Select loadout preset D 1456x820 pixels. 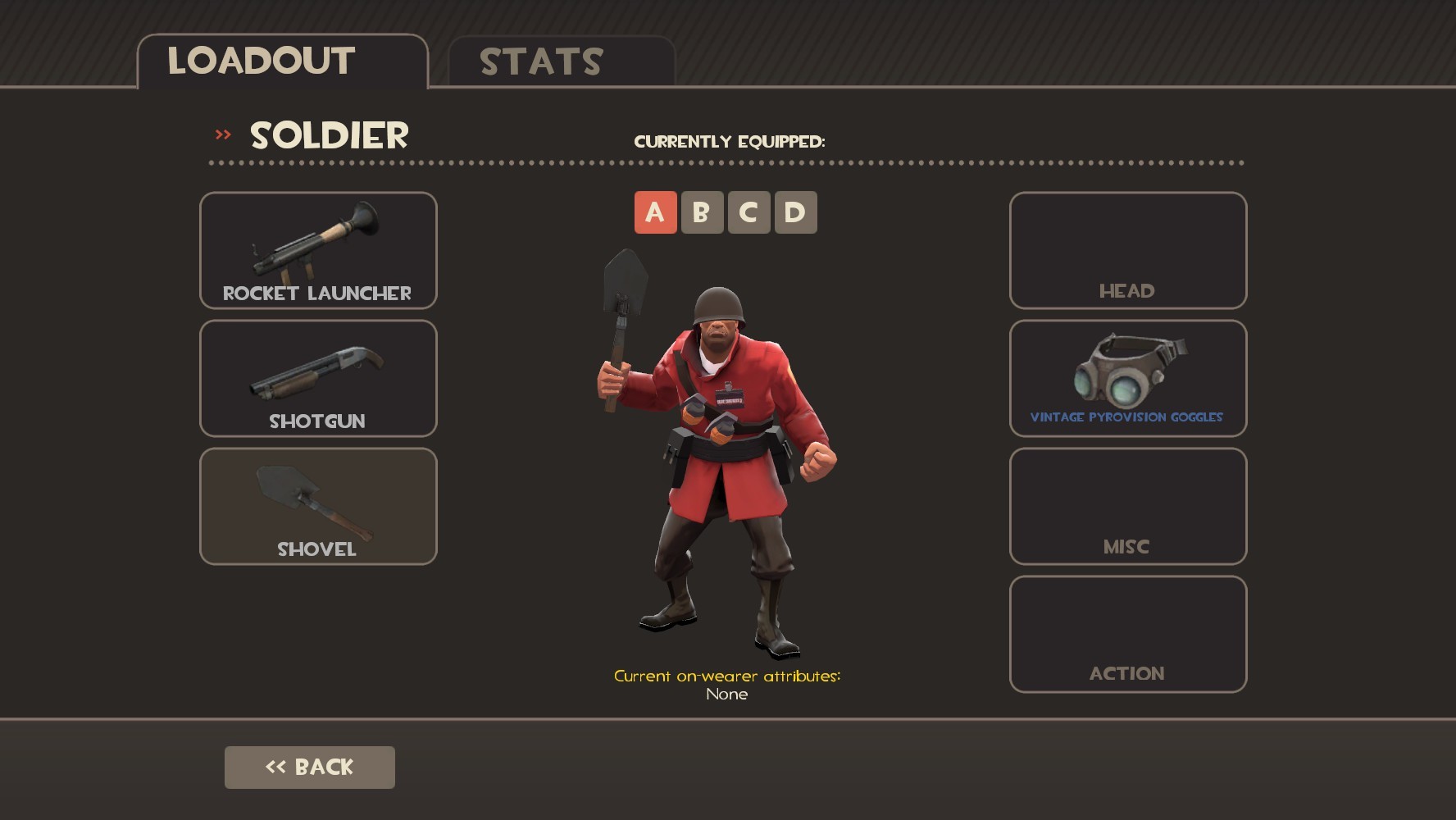click(x=796, y=212)
